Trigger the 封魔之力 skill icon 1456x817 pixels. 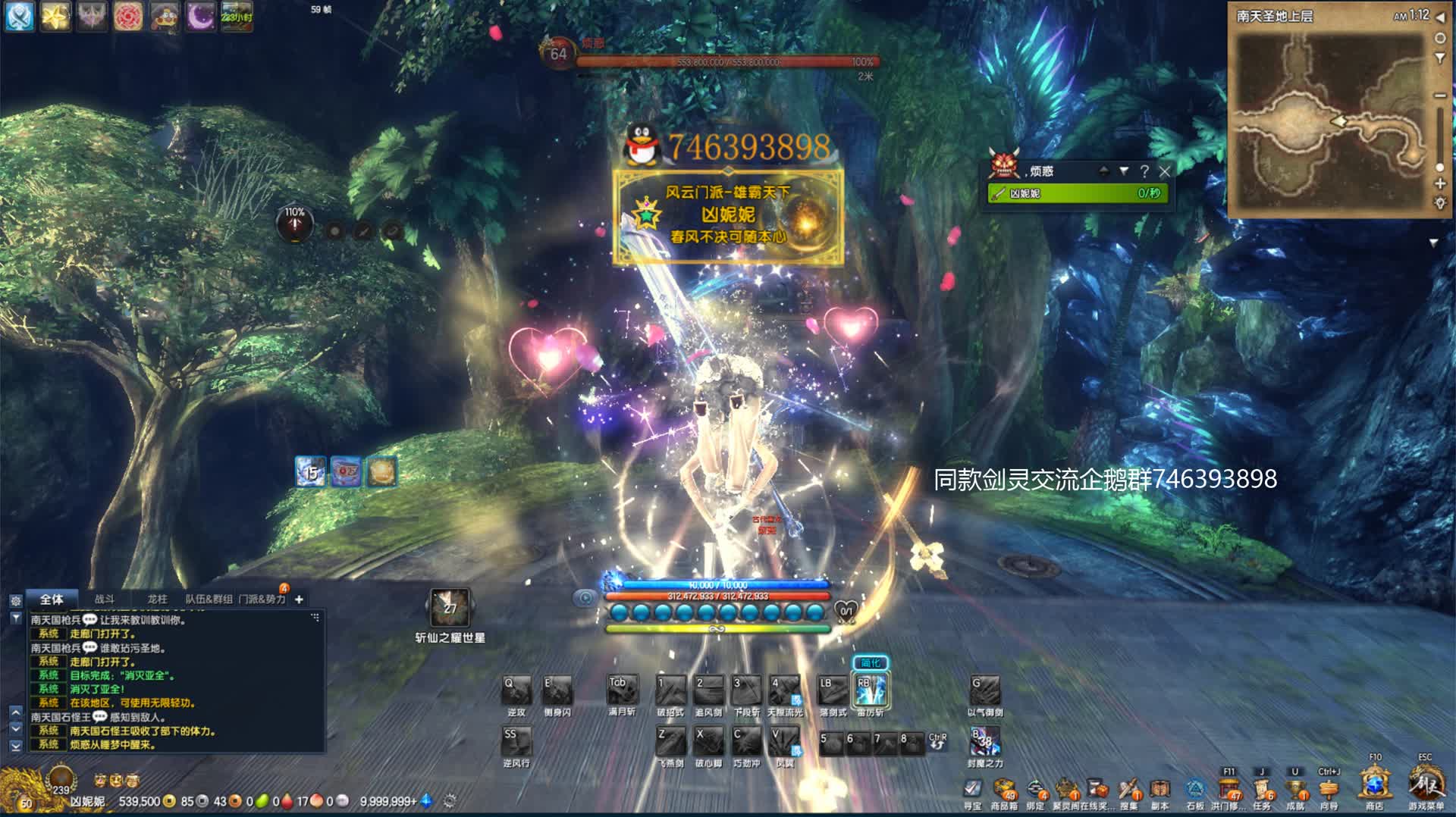coord(984,741)
